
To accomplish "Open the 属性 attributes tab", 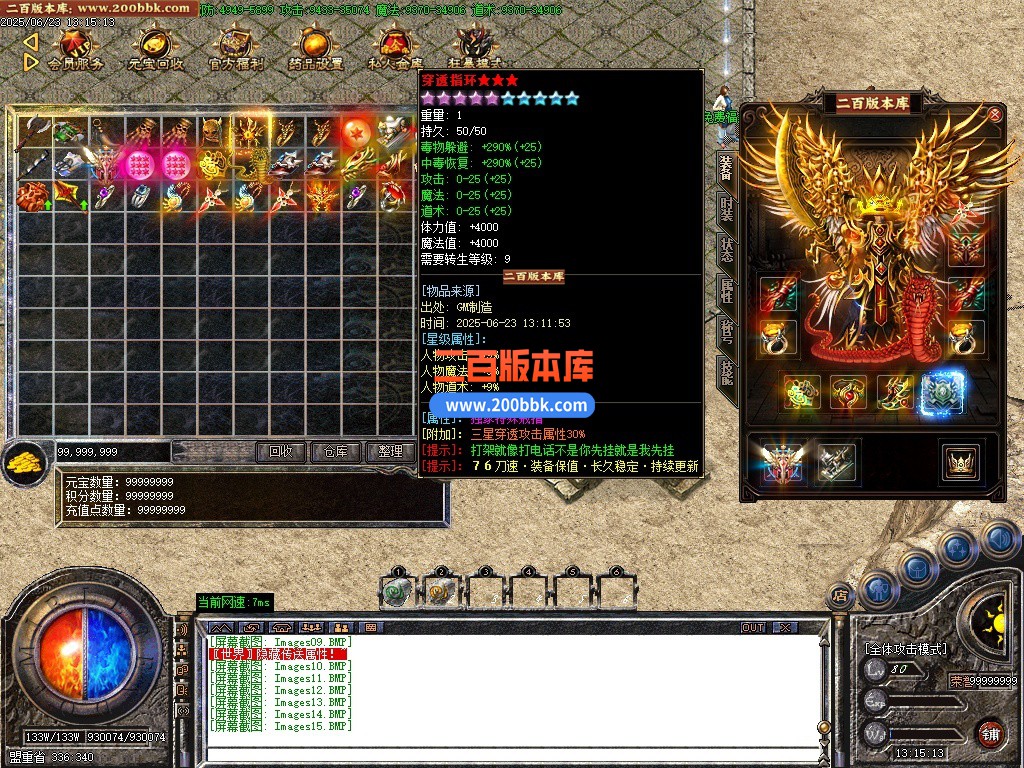I will point(726,290).
